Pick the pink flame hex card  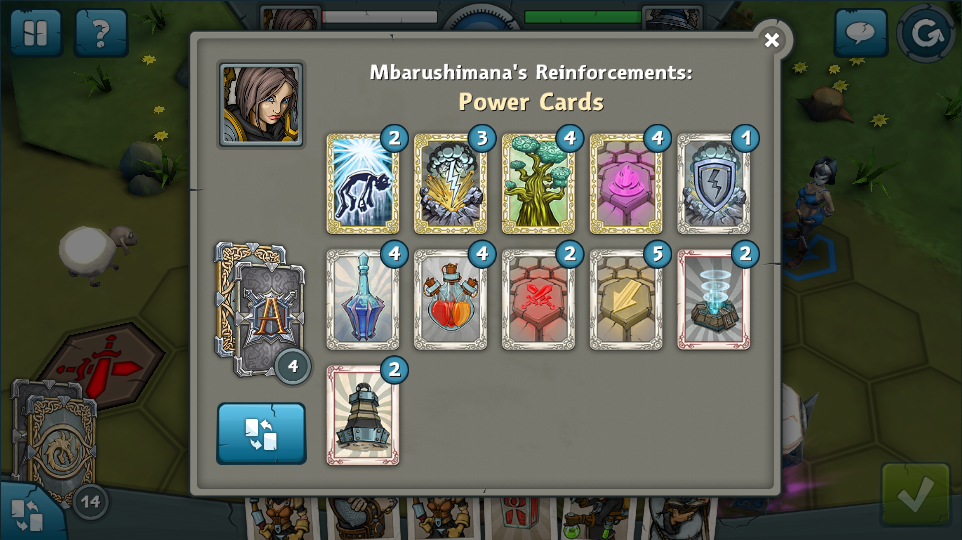pos(625,184)
